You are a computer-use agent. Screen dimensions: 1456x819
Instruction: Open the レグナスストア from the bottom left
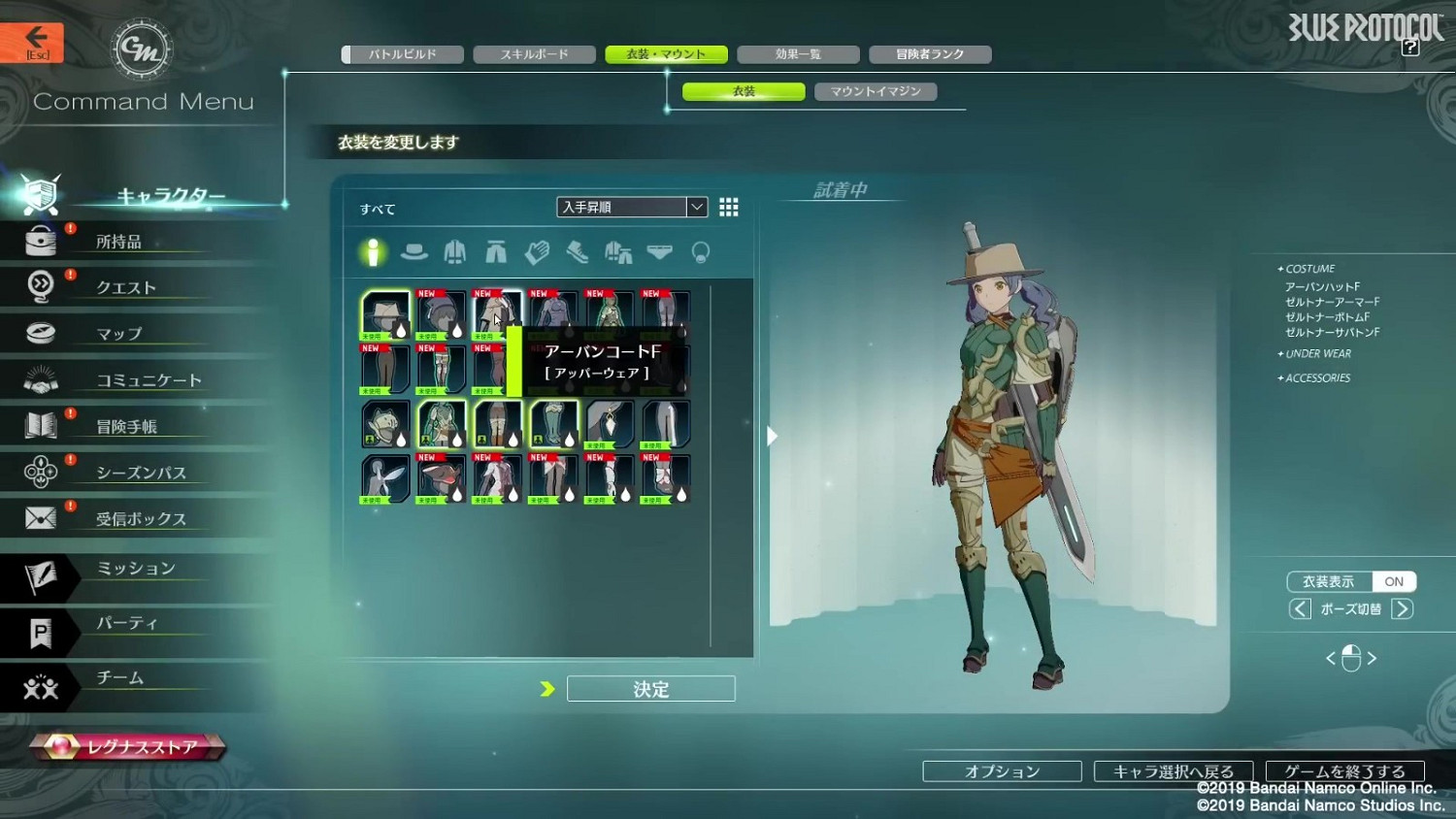(x=126, y=746)
